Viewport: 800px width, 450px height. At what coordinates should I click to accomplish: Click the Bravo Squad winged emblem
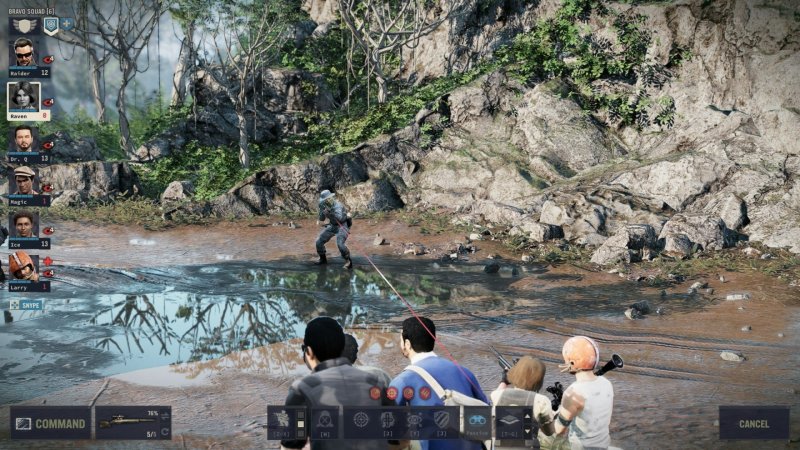(24, 24)
